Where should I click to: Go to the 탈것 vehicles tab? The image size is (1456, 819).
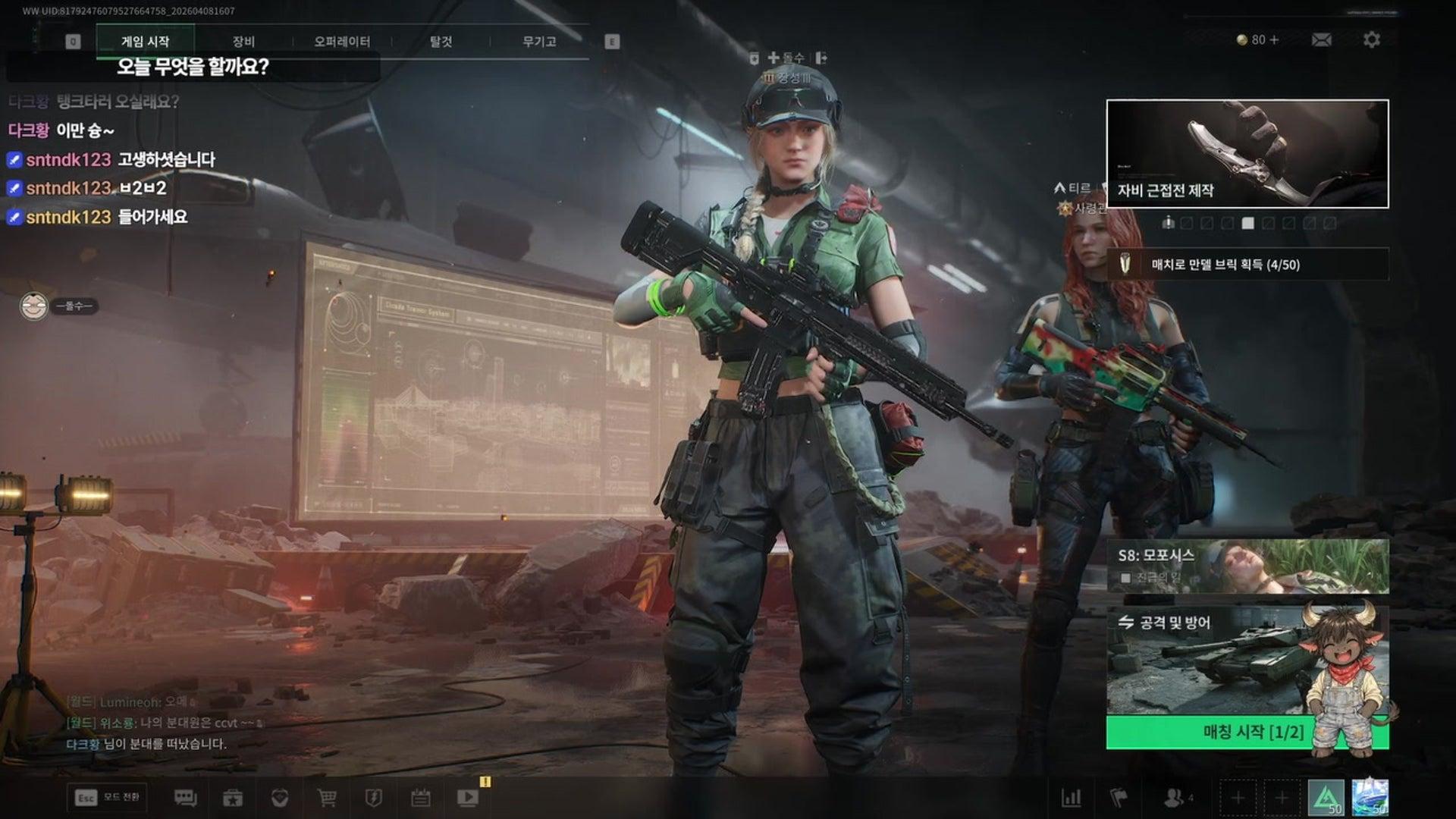coord(441,41)
